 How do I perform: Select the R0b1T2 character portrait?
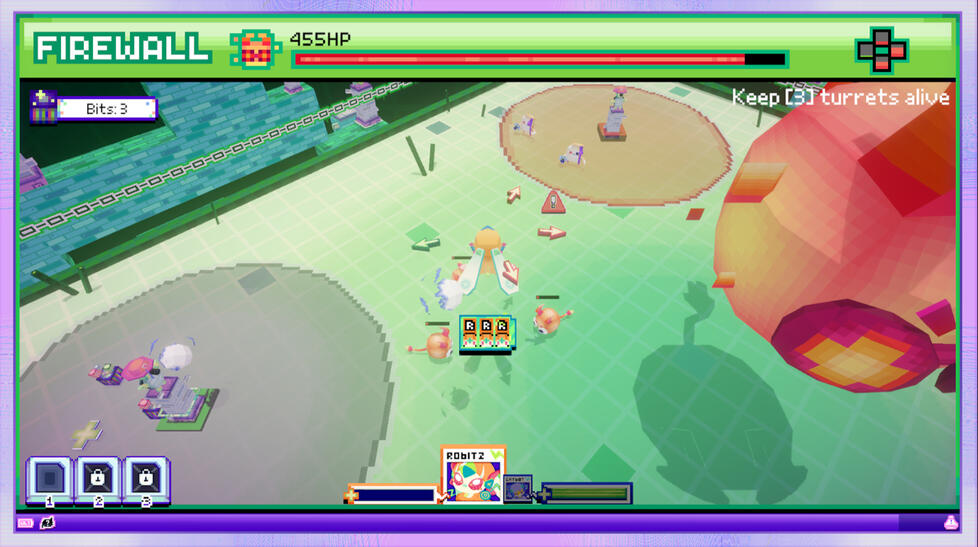tap(472, 476)
